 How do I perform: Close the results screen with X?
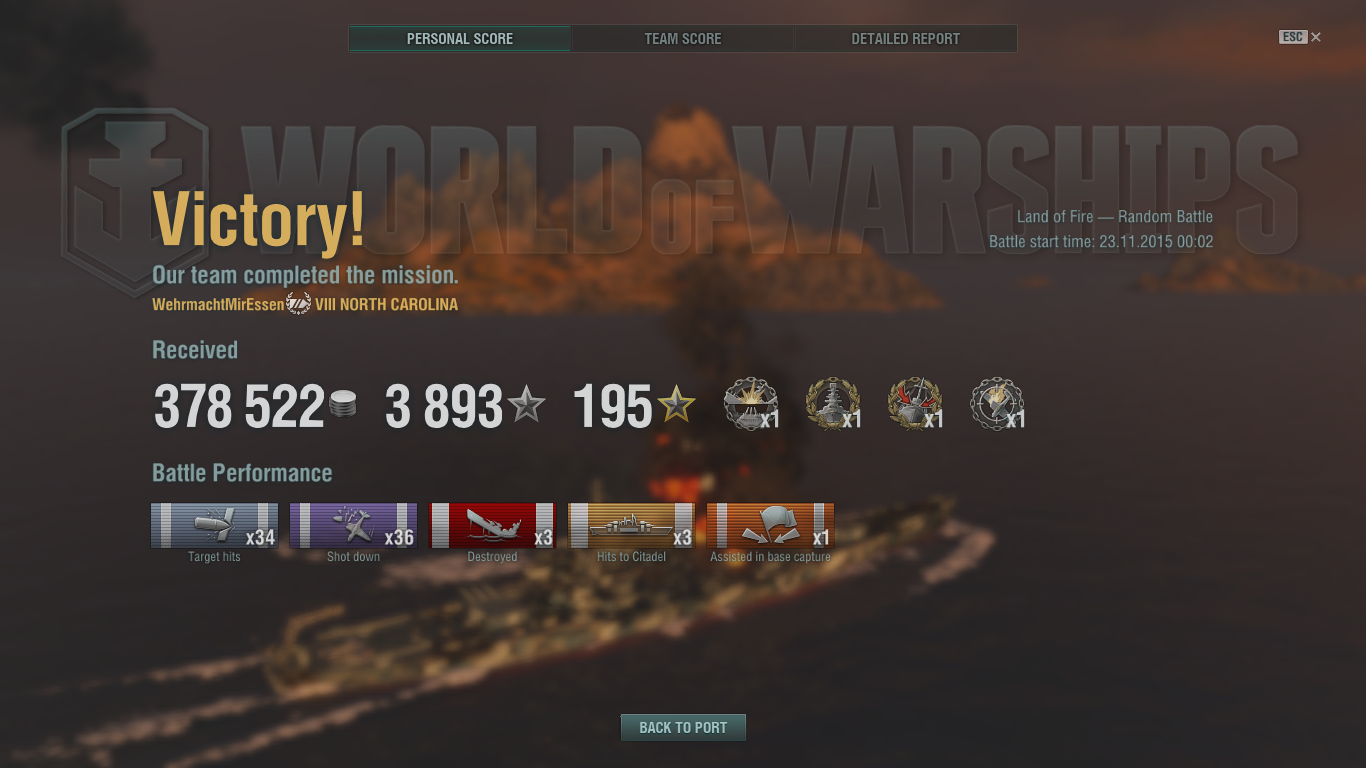click(x=1315, y=37)
